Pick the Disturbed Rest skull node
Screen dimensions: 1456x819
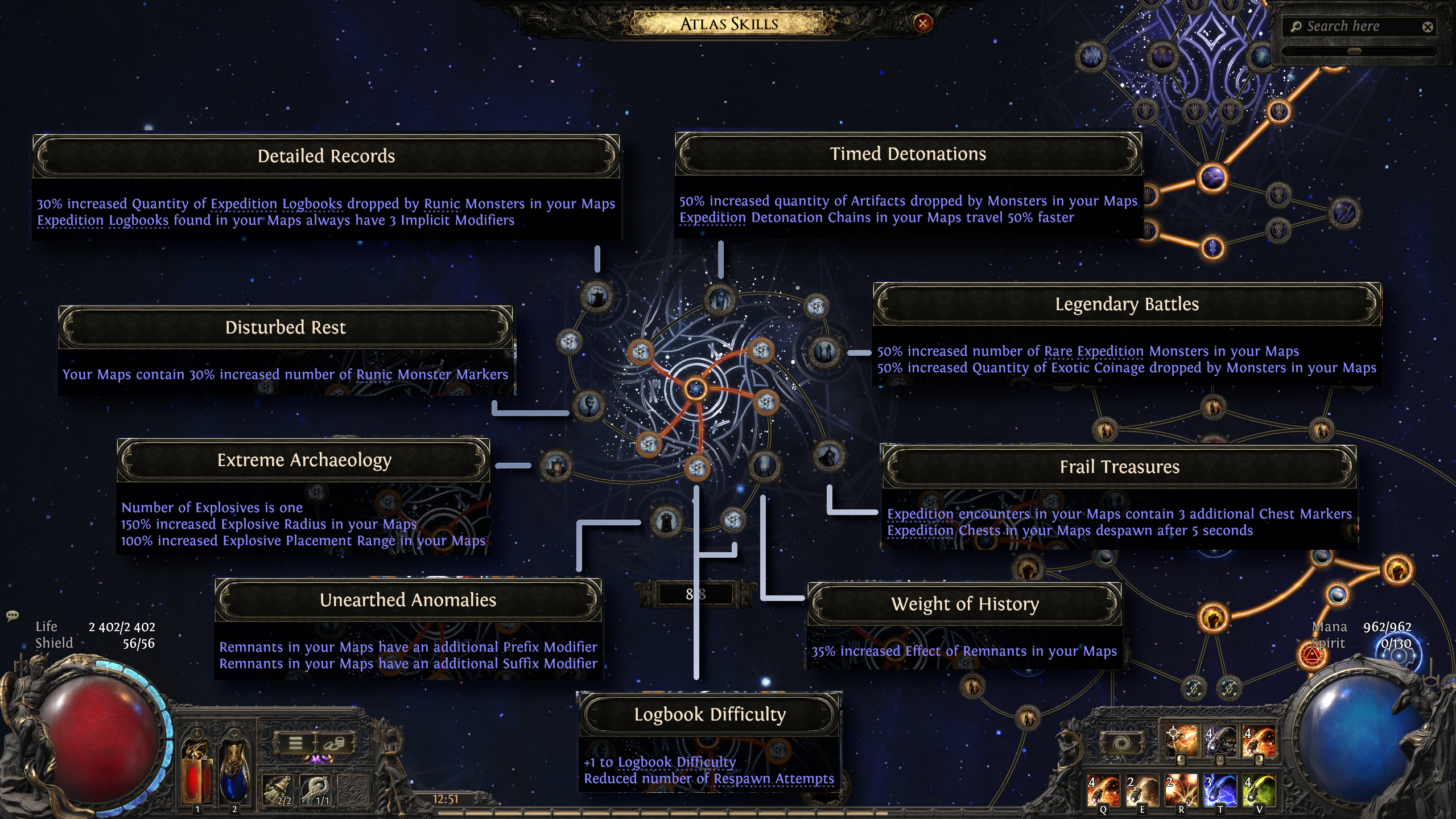pyautogui.click(x=588, y=406)
